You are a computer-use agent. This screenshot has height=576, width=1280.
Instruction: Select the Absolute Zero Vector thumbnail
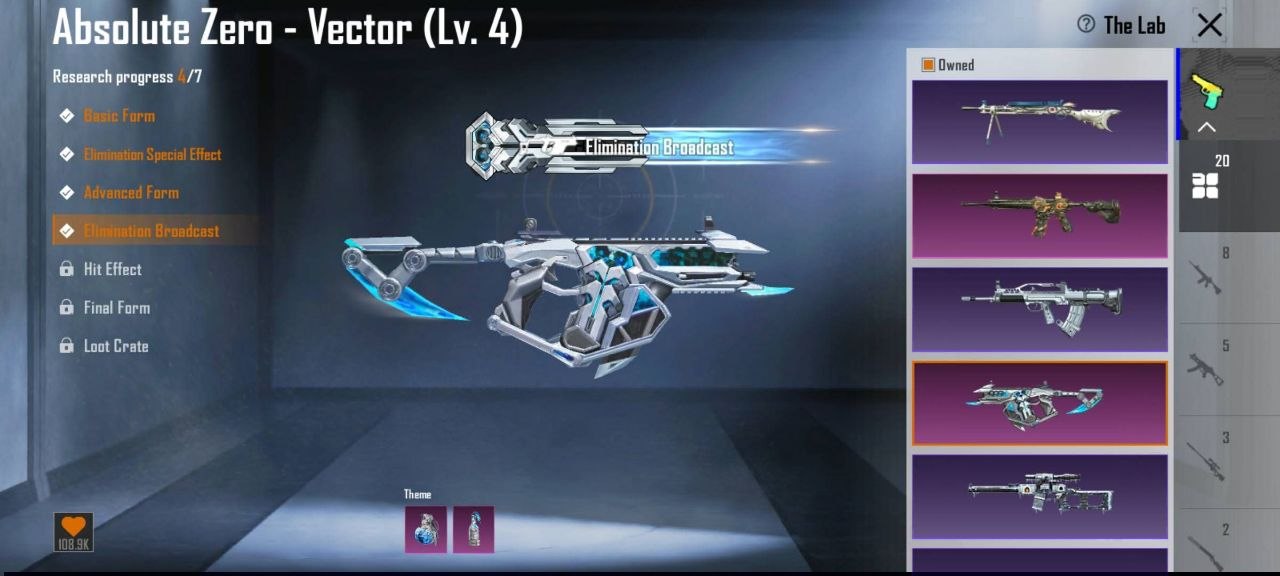point(1039,403)
